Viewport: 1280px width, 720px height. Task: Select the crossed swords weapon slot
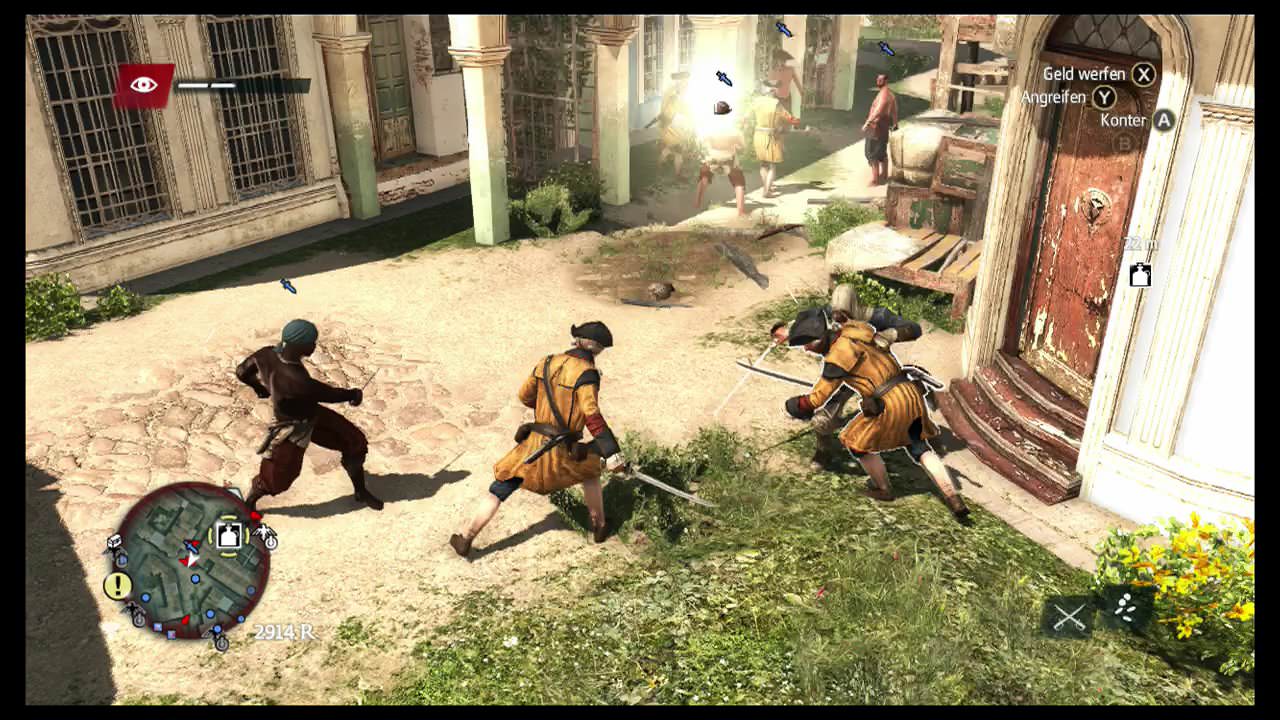[x=1068, y=617]
